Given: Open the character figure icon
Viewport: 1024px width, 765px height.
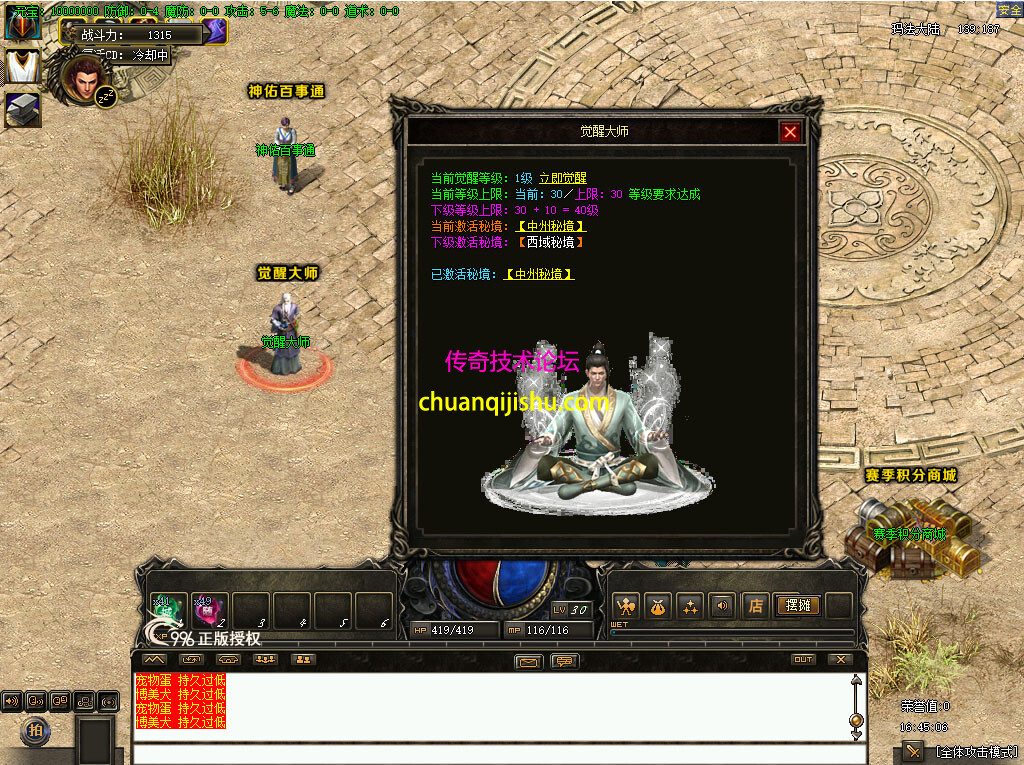Looking at the screenshot, I should pyautogui.click(x=627, y=606).
